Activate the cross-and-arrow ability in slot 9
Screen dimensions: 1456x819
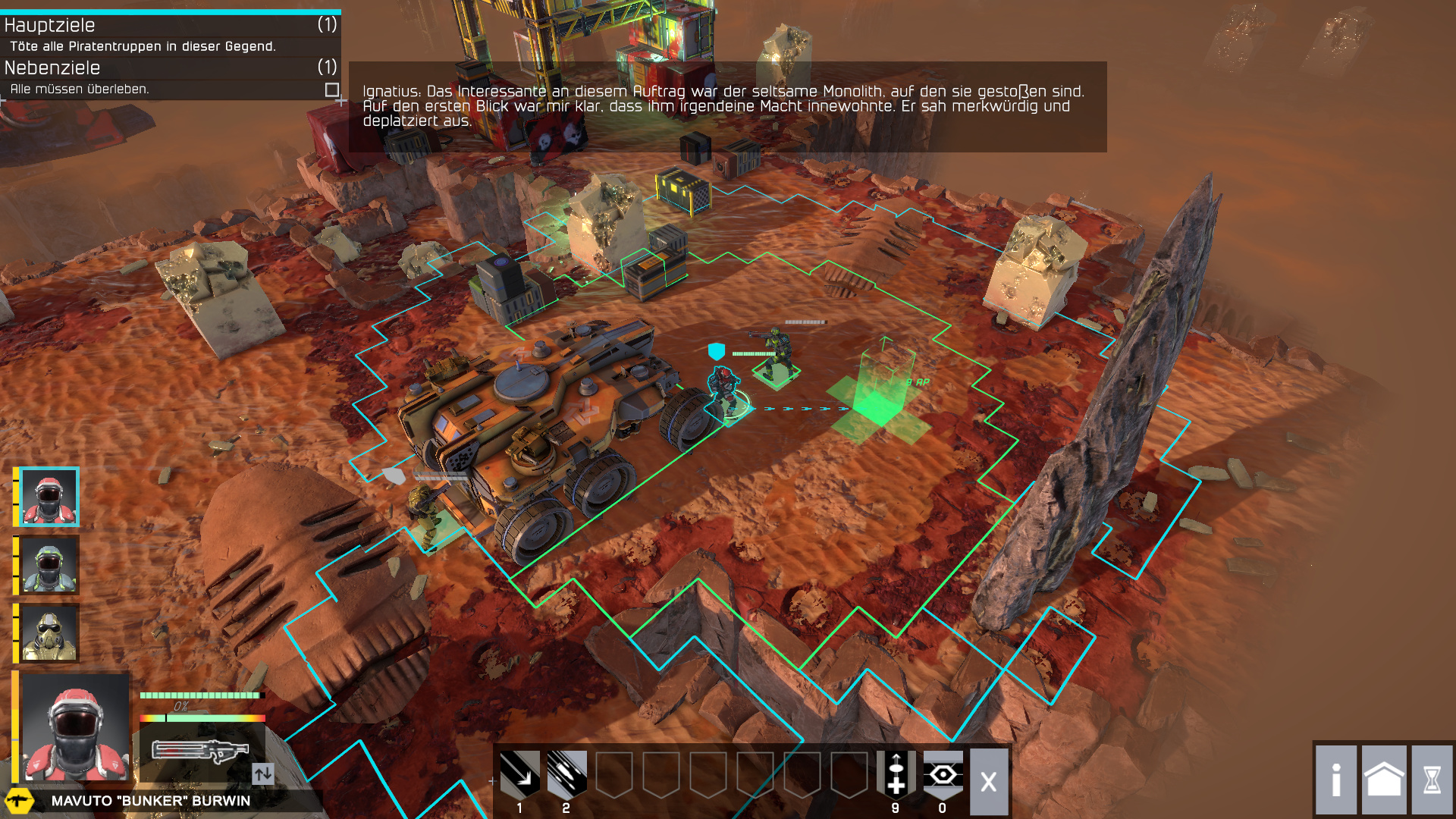896,774
